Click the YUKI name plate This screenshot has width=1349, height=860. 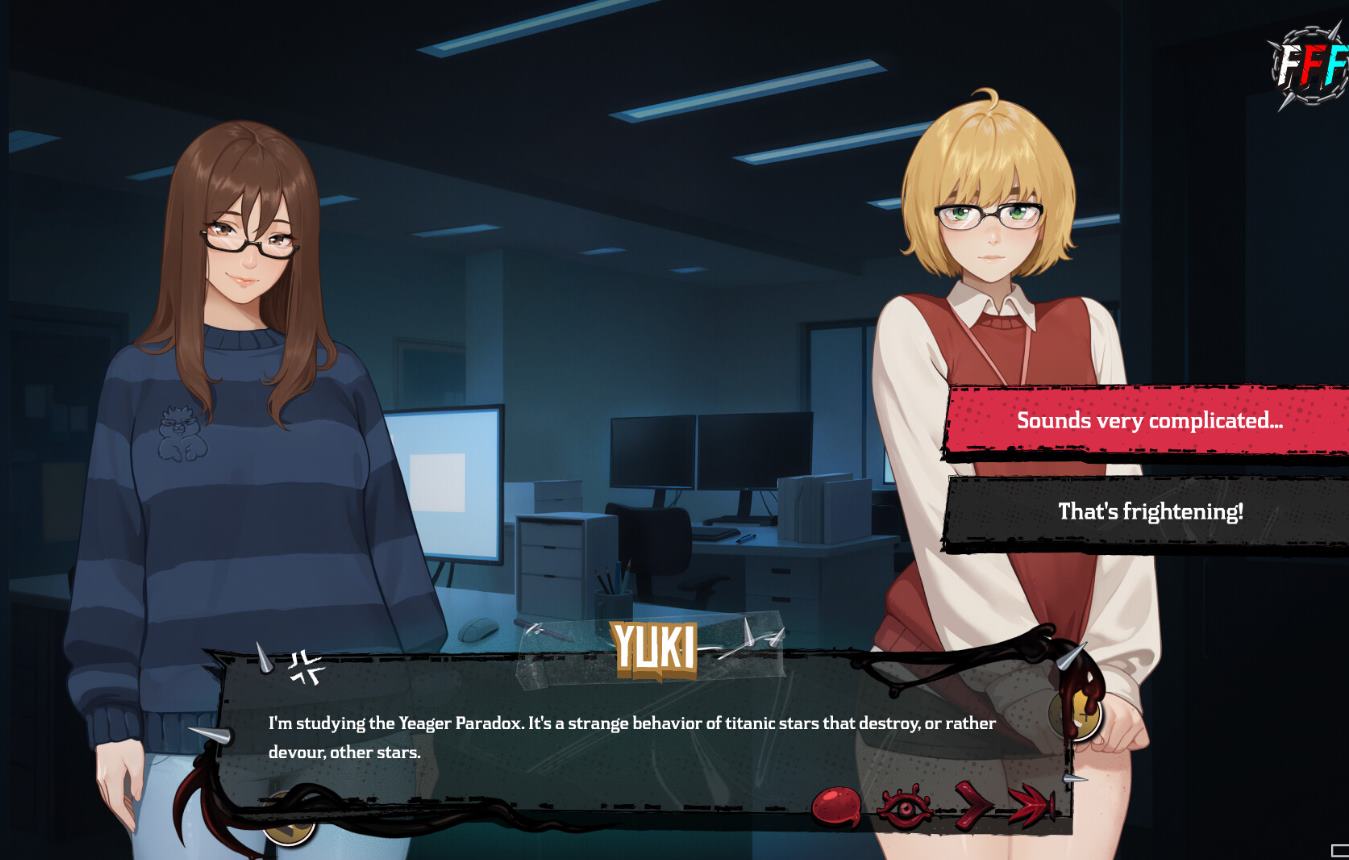654,648
